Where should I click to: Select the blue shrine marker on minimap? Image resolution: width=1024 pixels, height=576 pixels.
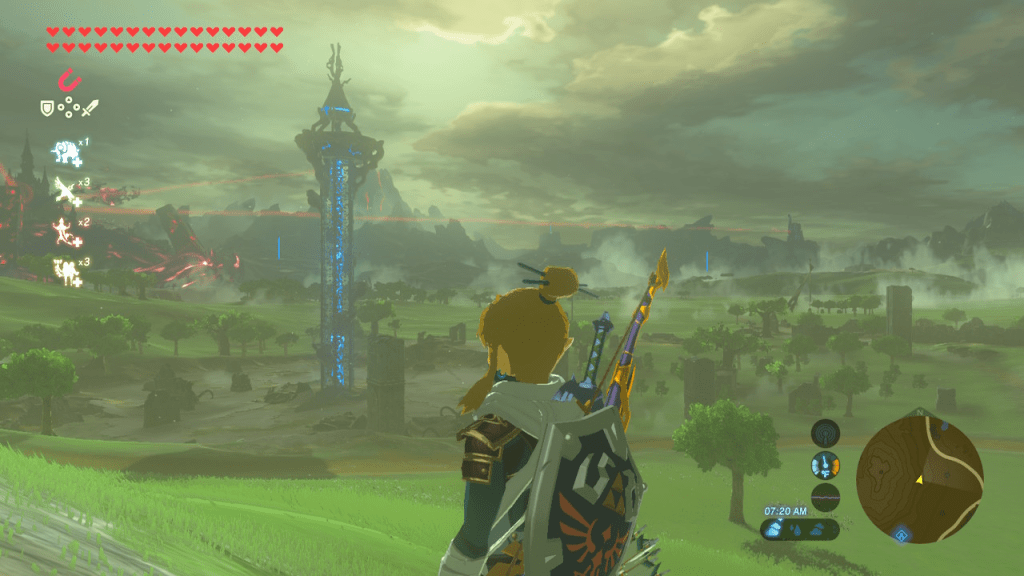903,535
